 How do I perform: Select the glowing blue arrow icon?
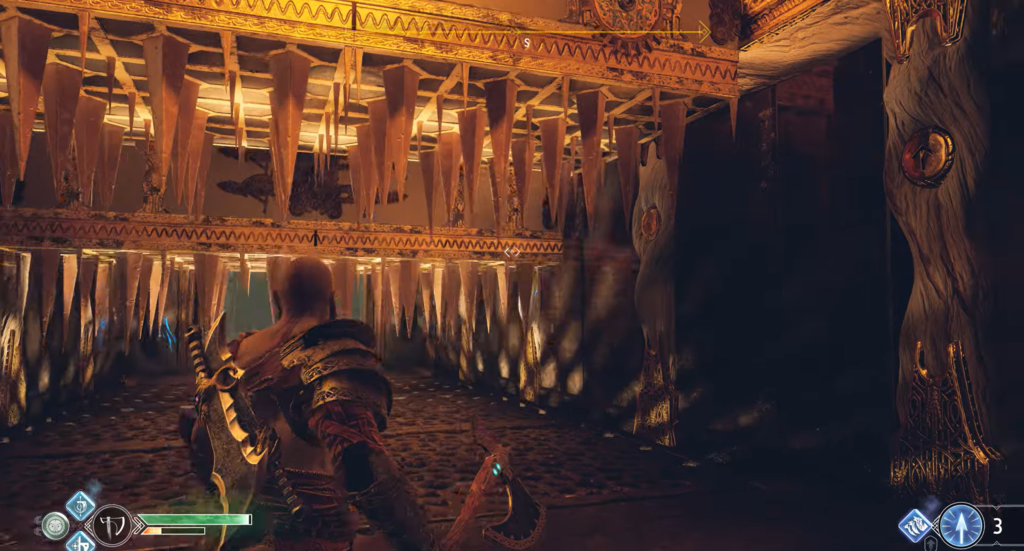click(960, 525)
